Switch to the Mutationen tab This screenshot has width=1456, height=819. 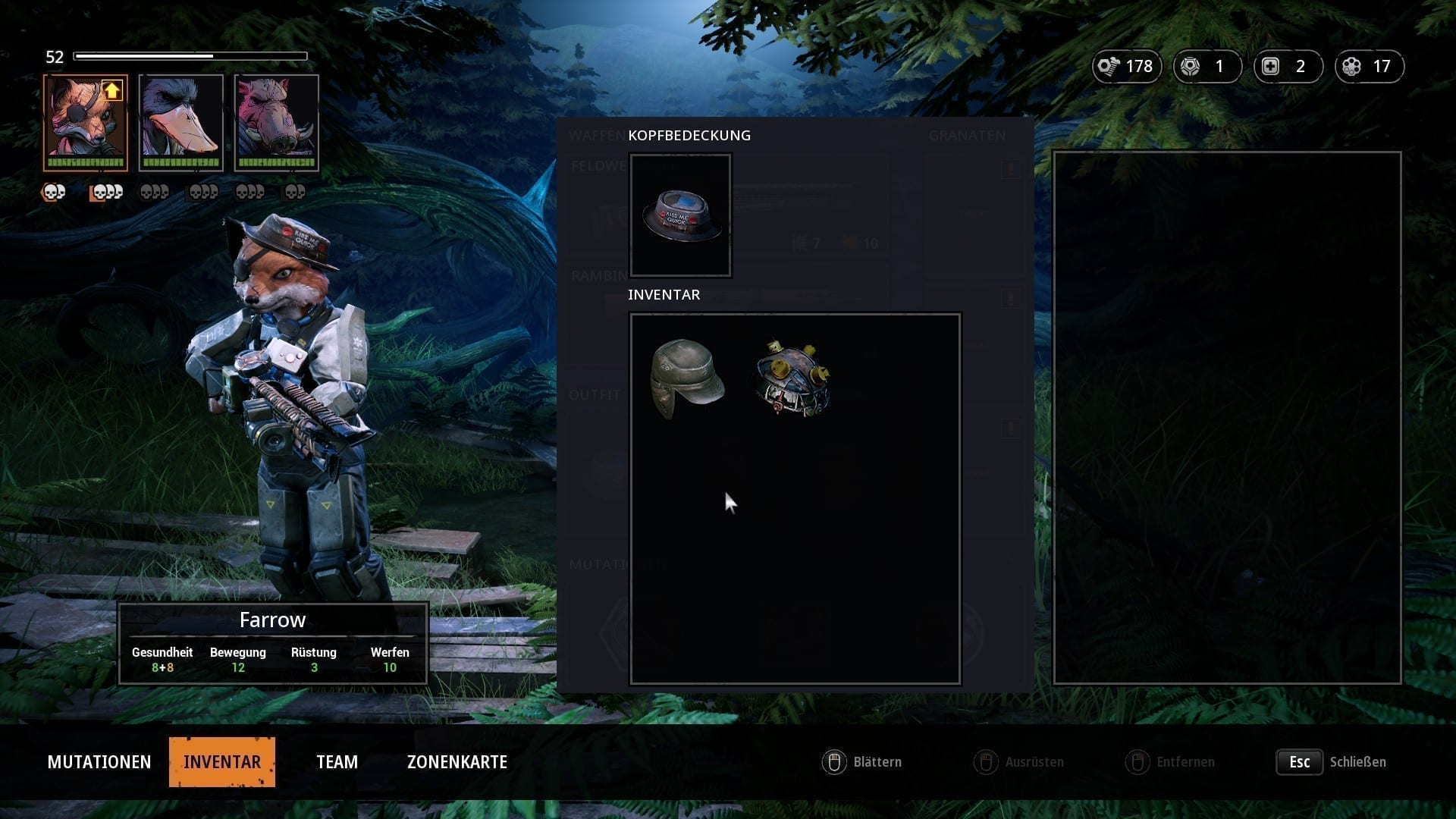pos(99,762)
